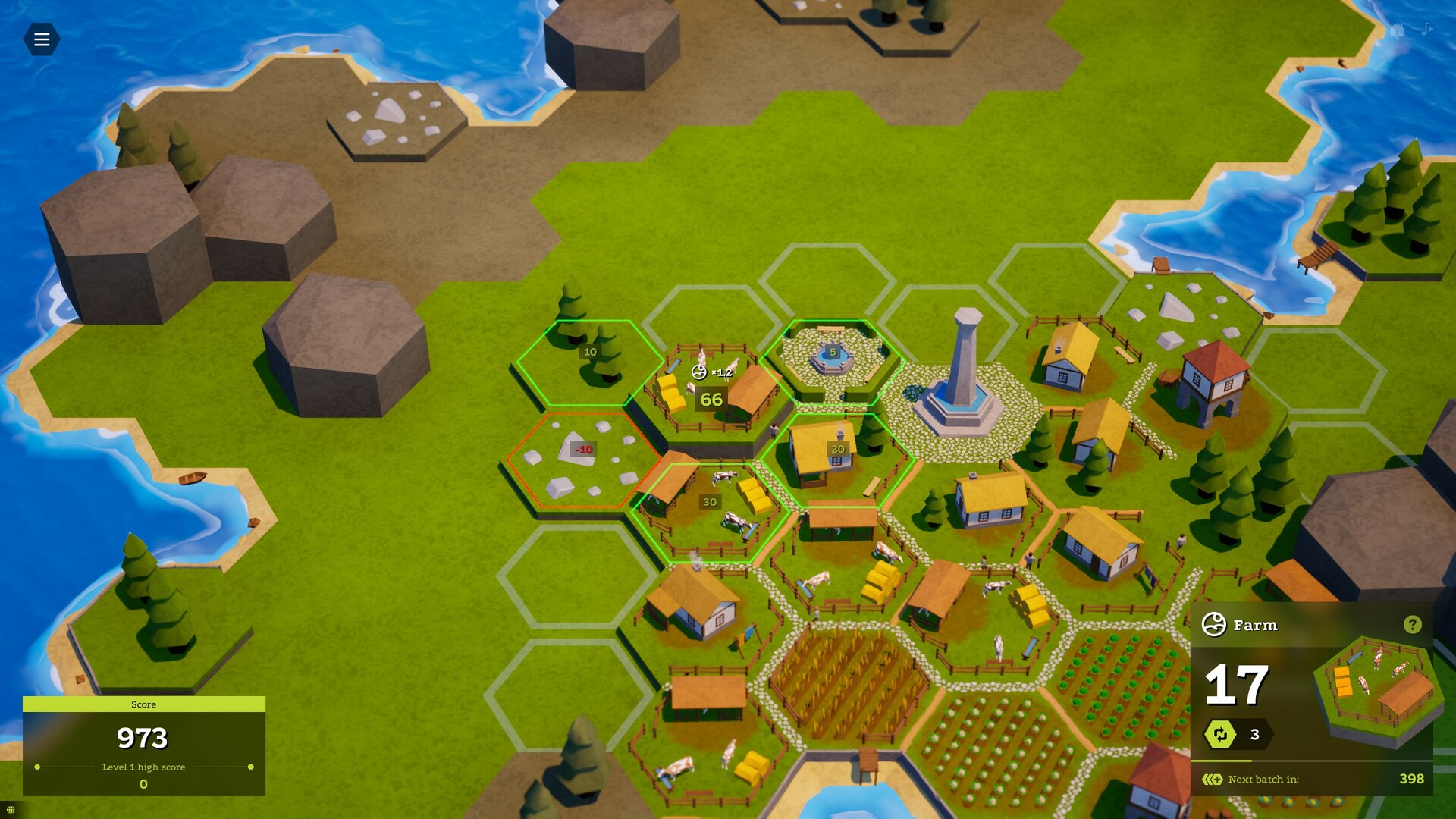Click the x1.2 multiplier badge icon
This screenshot has height=819, width=1456.
[x=700, y=372]
